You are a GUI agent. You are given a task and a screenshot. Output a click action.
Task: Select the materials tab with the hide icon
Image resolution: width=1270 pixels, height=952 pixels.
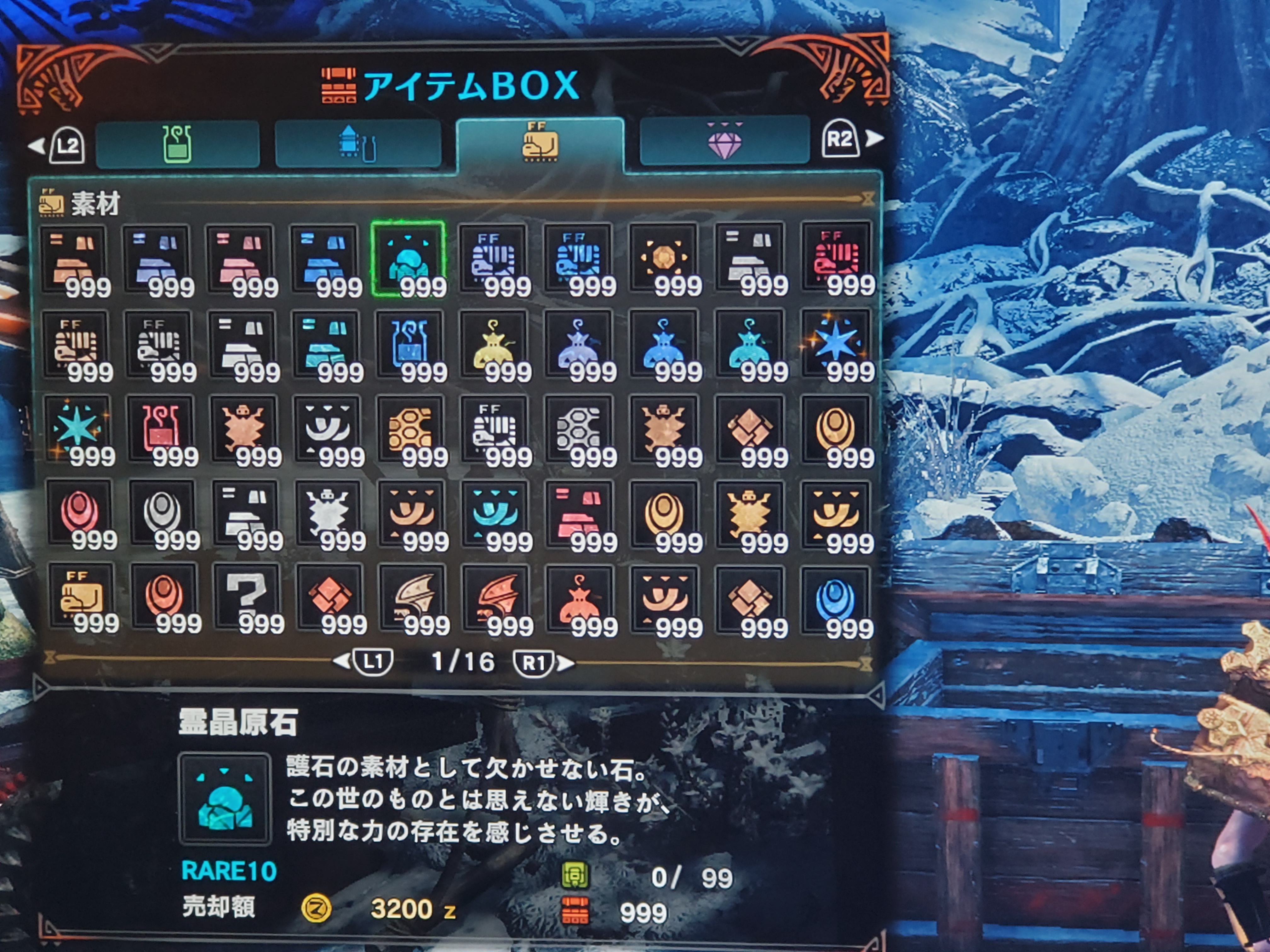pos(540,144)
